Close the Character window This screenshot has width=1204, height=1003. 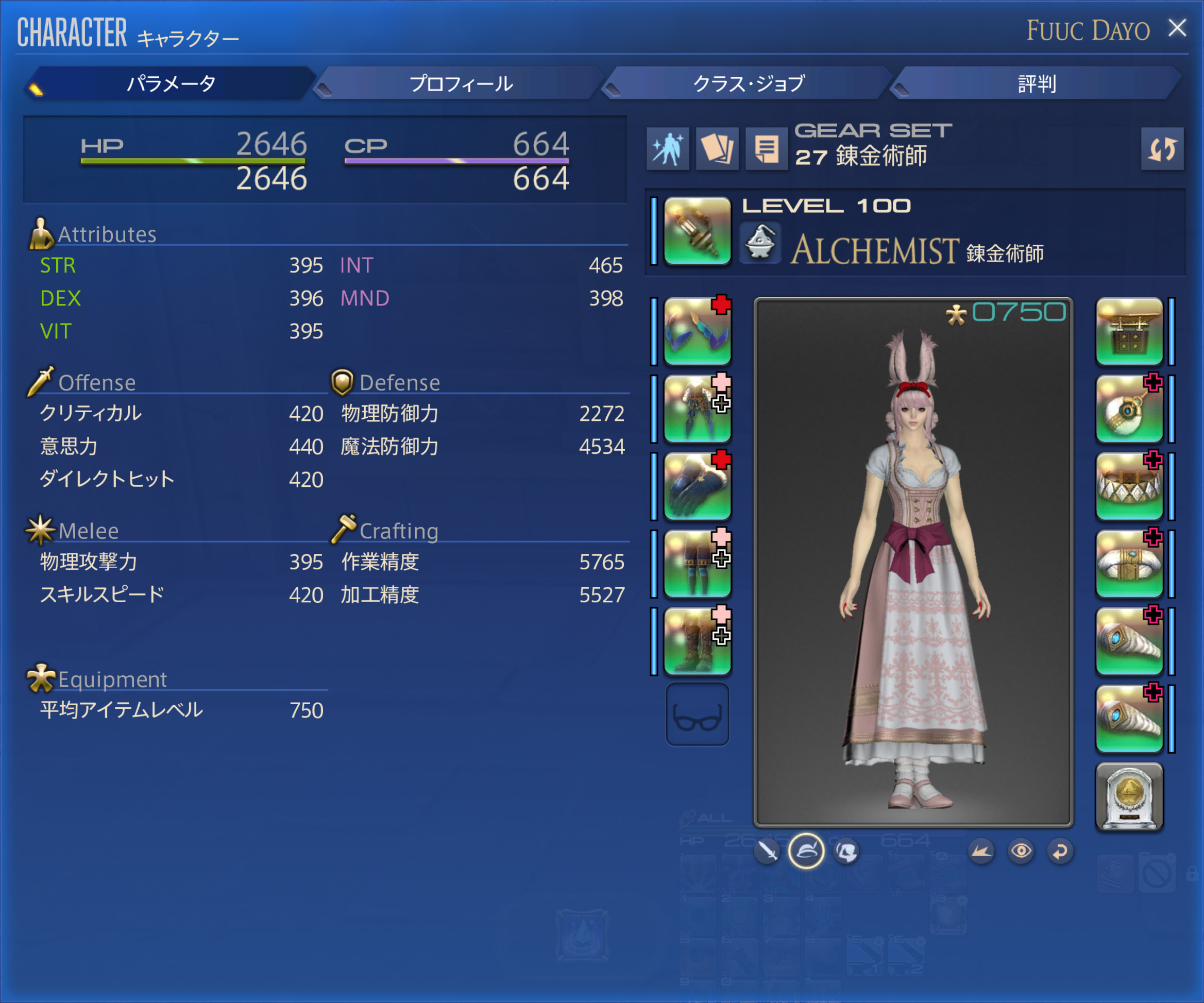coord(1177,28)
